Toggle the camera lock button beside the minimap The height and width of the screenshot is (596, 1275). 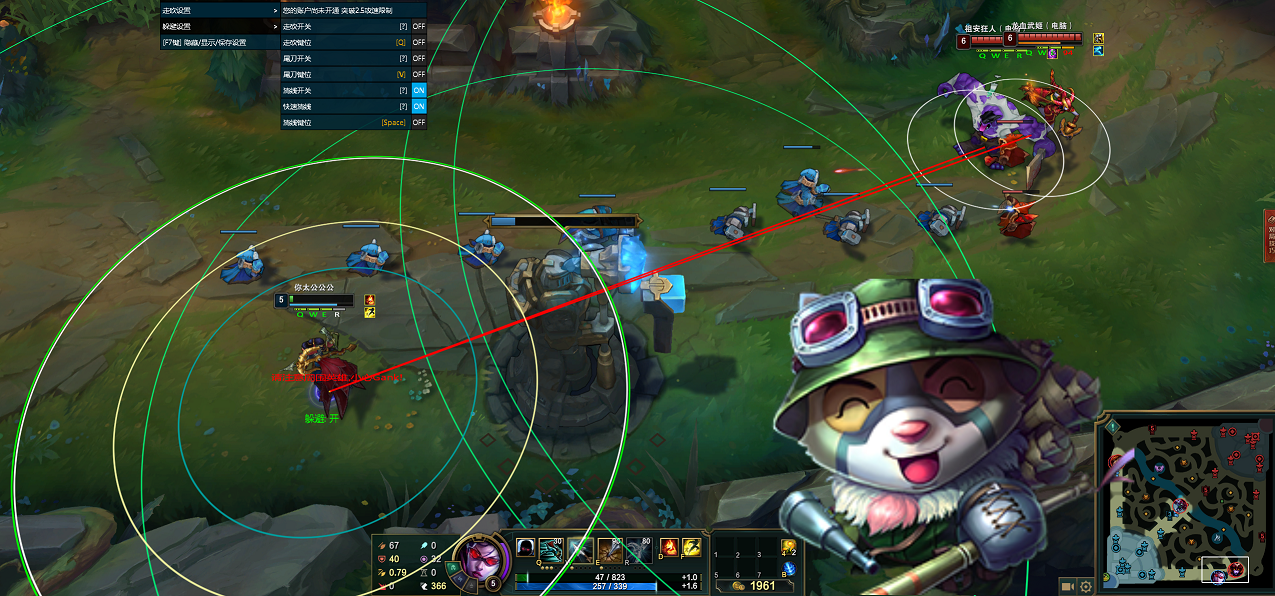(x=1068, y=586)
